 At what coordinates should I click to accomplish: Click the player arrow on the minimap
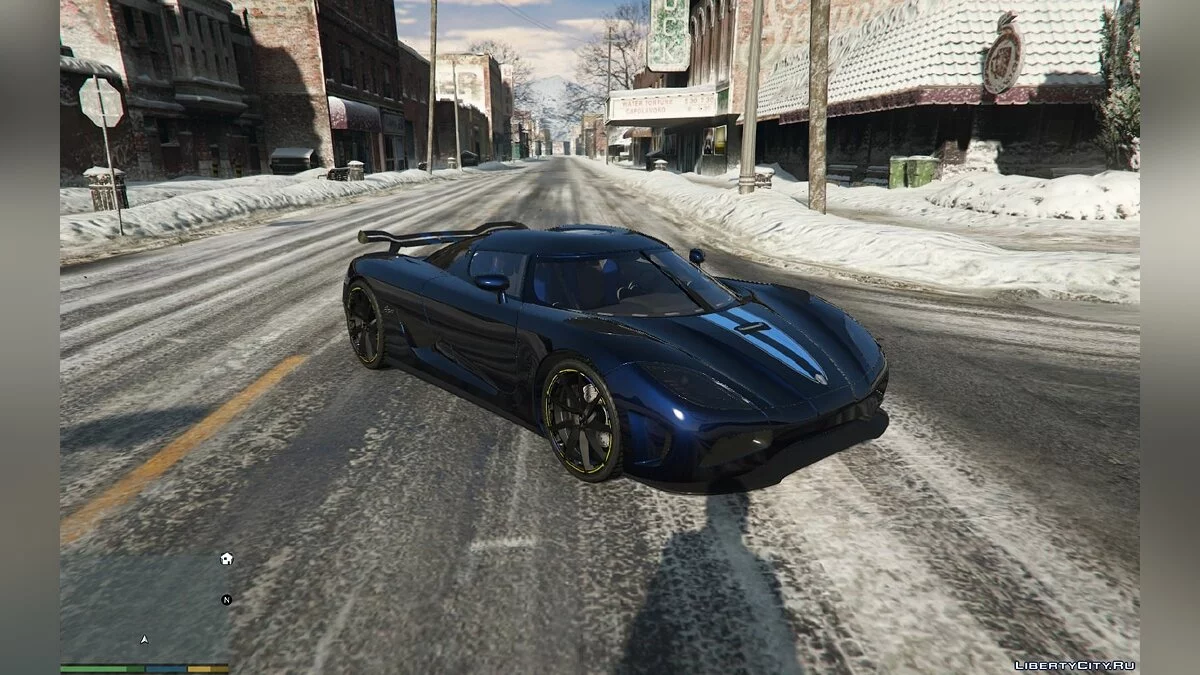click(144, 638)
